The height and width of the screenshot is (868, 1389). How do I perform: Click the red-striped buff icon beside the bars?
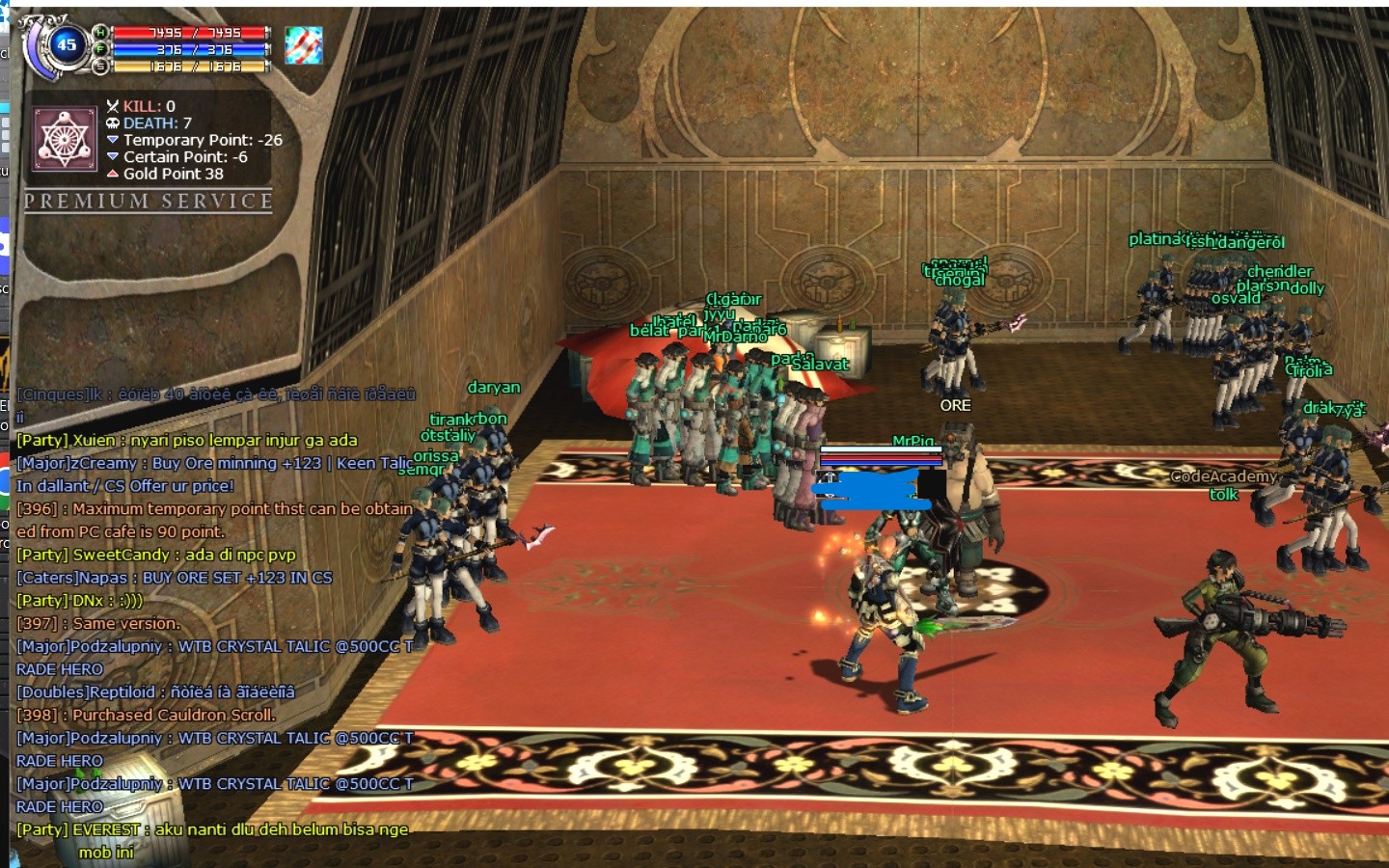304,45
